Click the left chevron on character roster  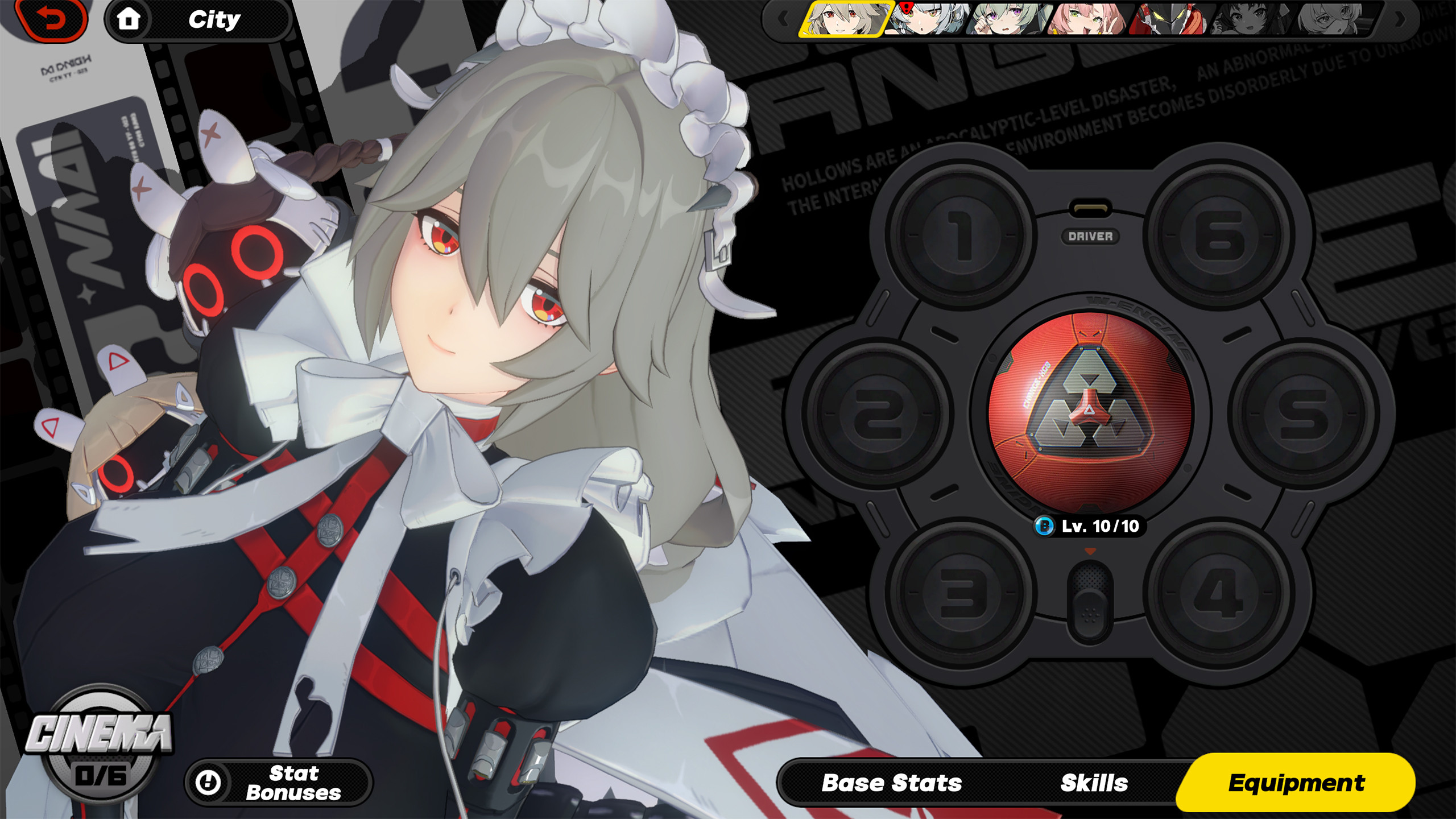784,19
